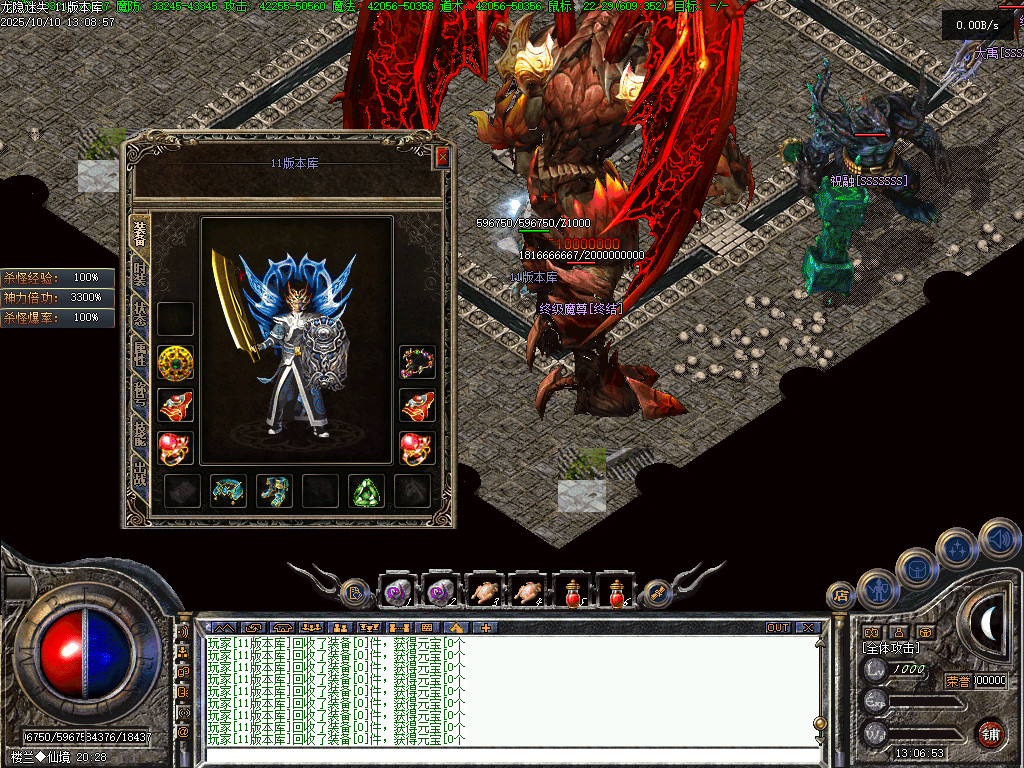
Task: Select the jeweled bracelet equipment slot
Action: [x=417, y=362]
